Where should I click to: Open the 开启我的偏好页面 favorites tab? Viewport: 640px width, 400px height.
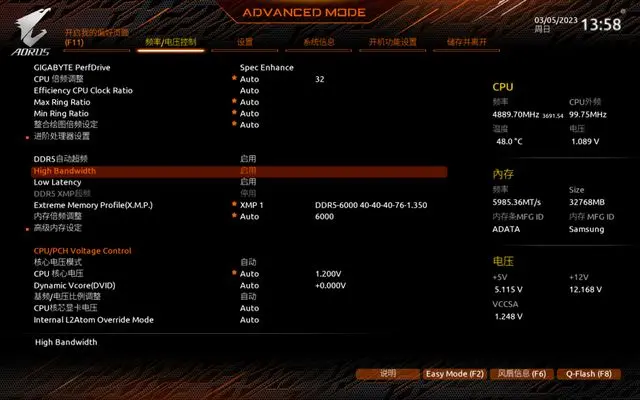tap(96, 38)
